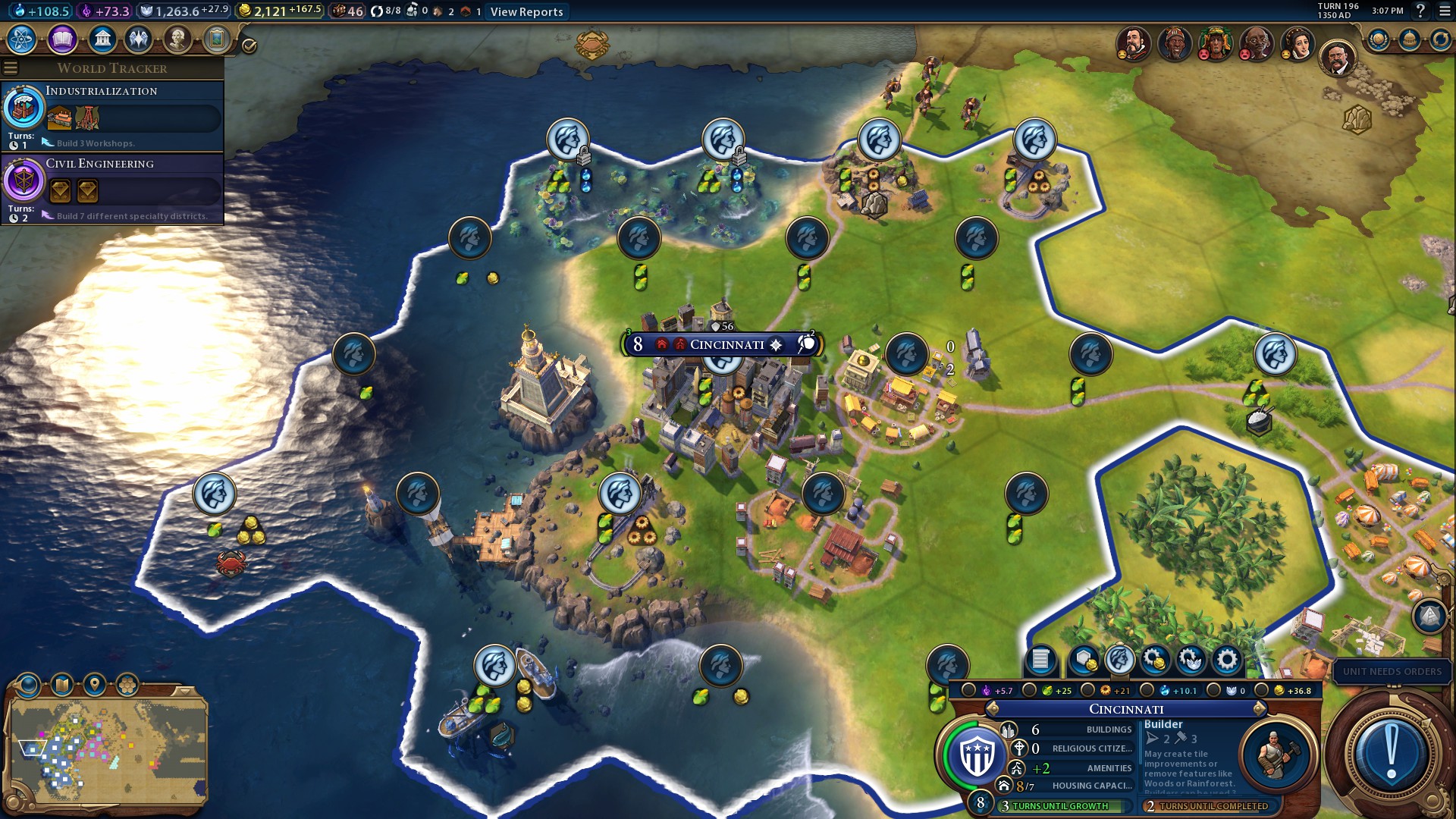Toggle the manage citizens head button

pos(1120,660)
